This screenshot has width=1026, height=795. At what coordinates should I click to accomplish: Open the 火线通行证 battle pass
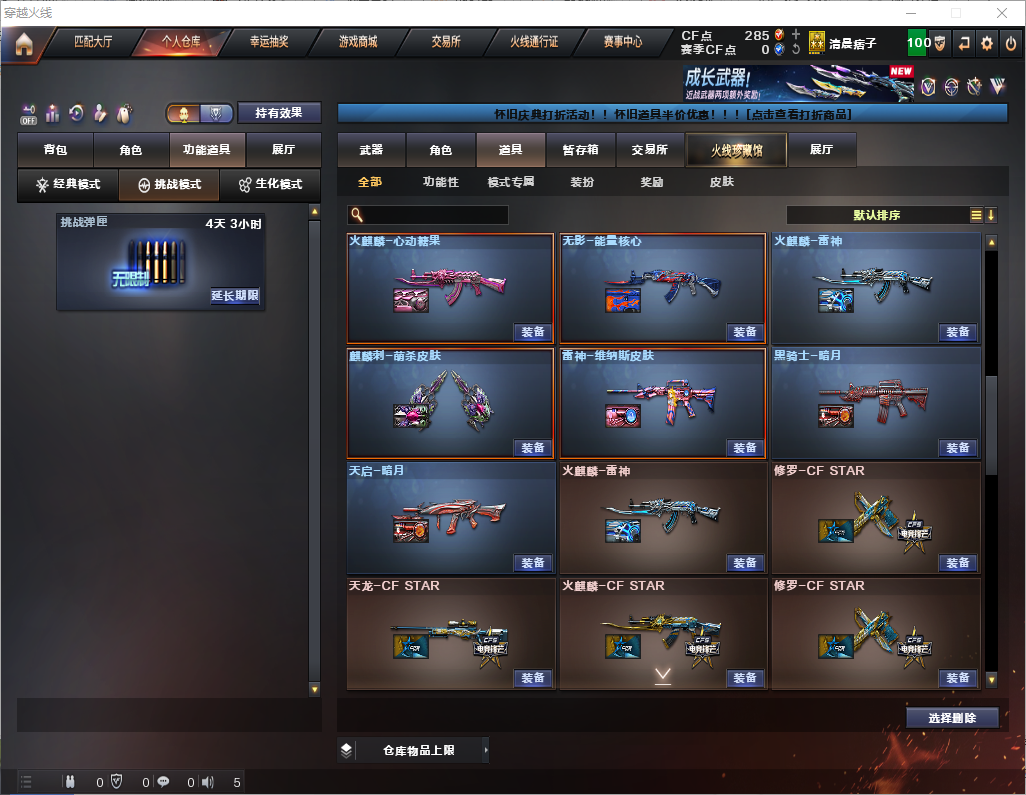[x=534, y=42]
